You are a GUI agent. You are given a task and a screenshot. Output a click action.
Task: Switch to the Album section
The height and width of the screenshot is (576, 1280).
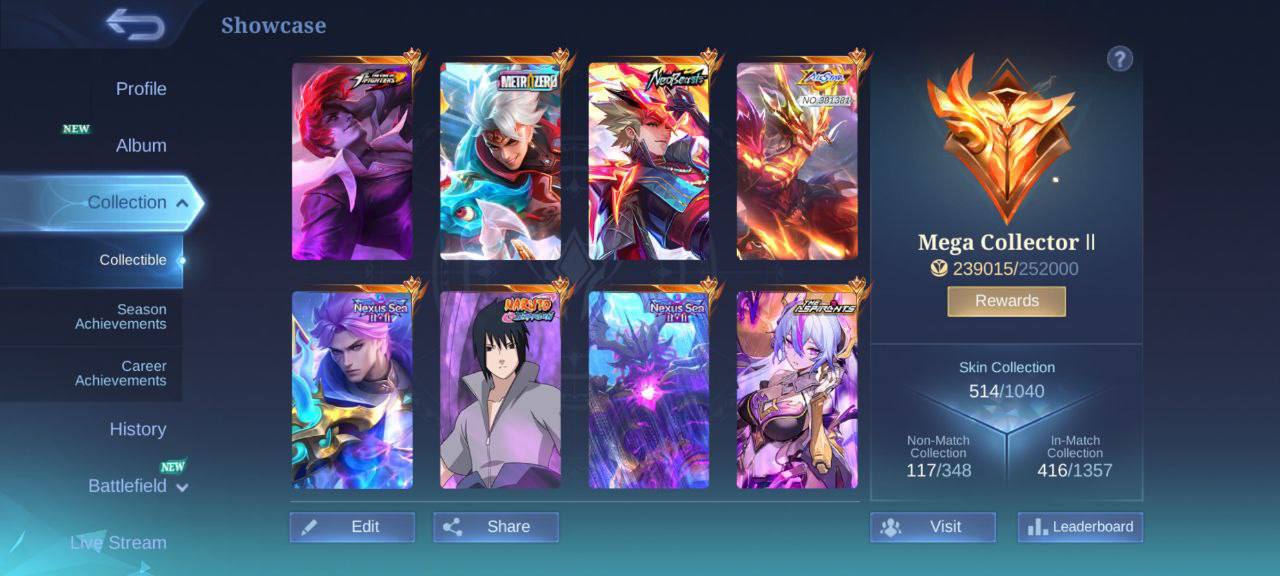(141, 146)
